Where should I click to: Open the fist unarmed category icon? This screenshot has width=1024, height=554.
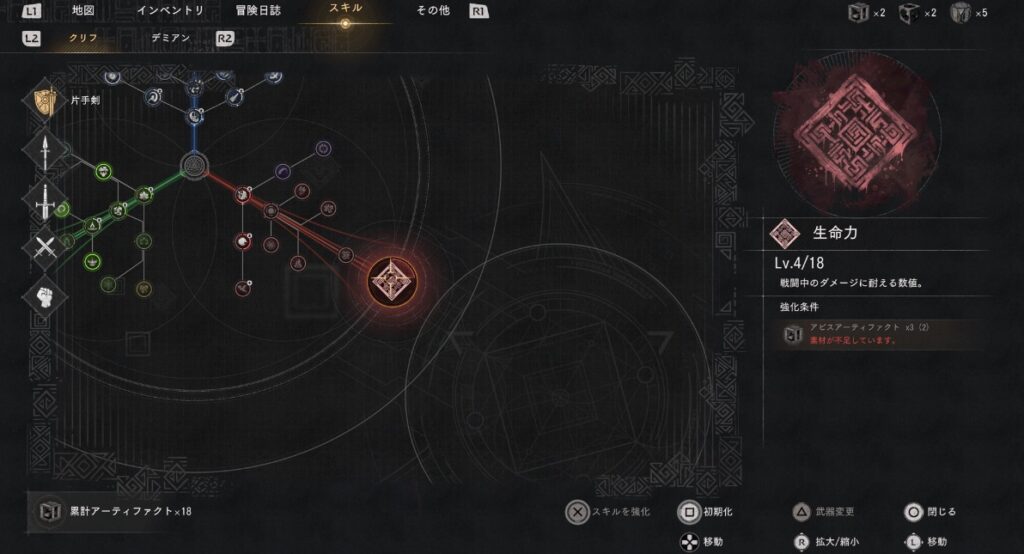(44, 294)
